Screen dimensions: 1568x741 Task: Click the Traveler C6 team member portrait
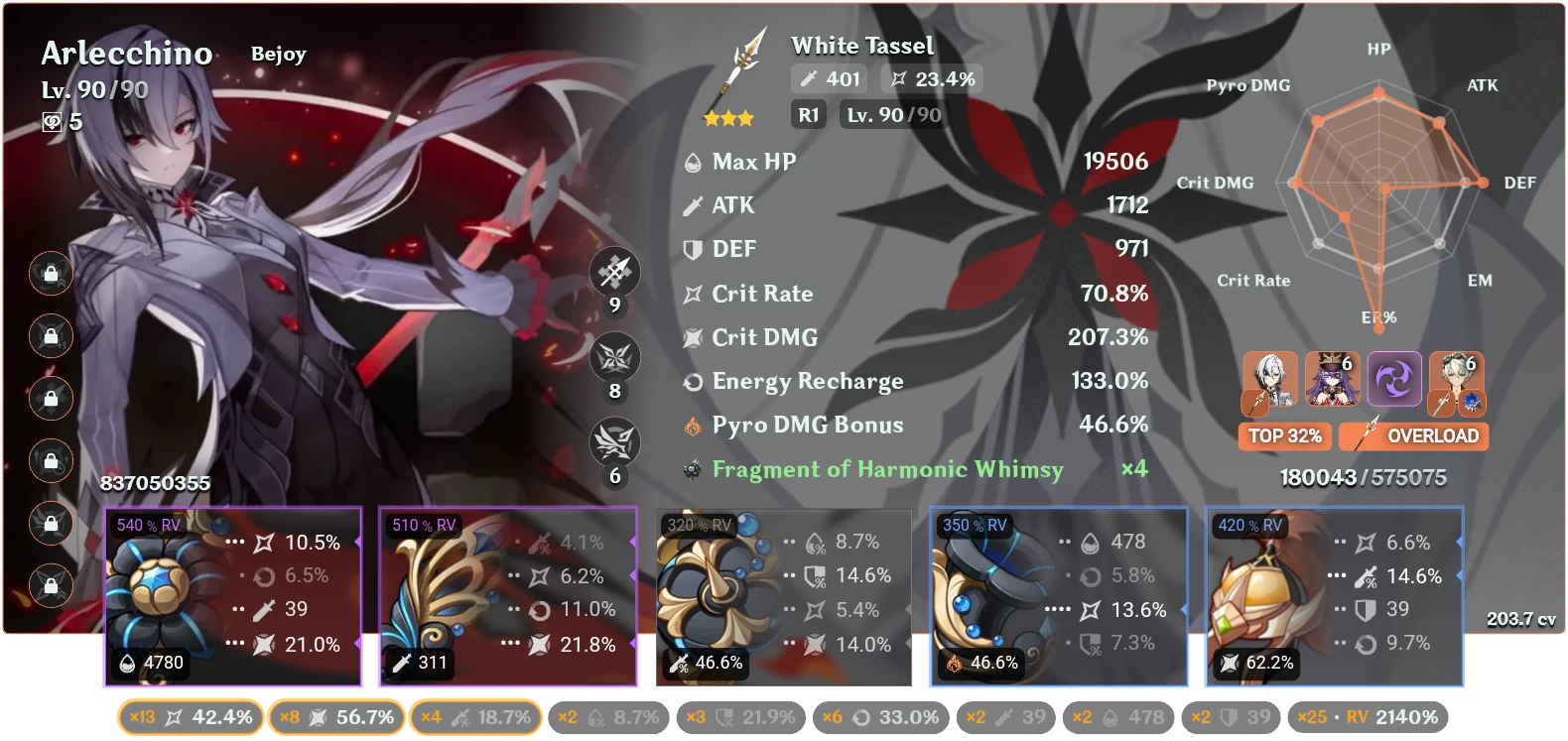tap(1456, 380)
